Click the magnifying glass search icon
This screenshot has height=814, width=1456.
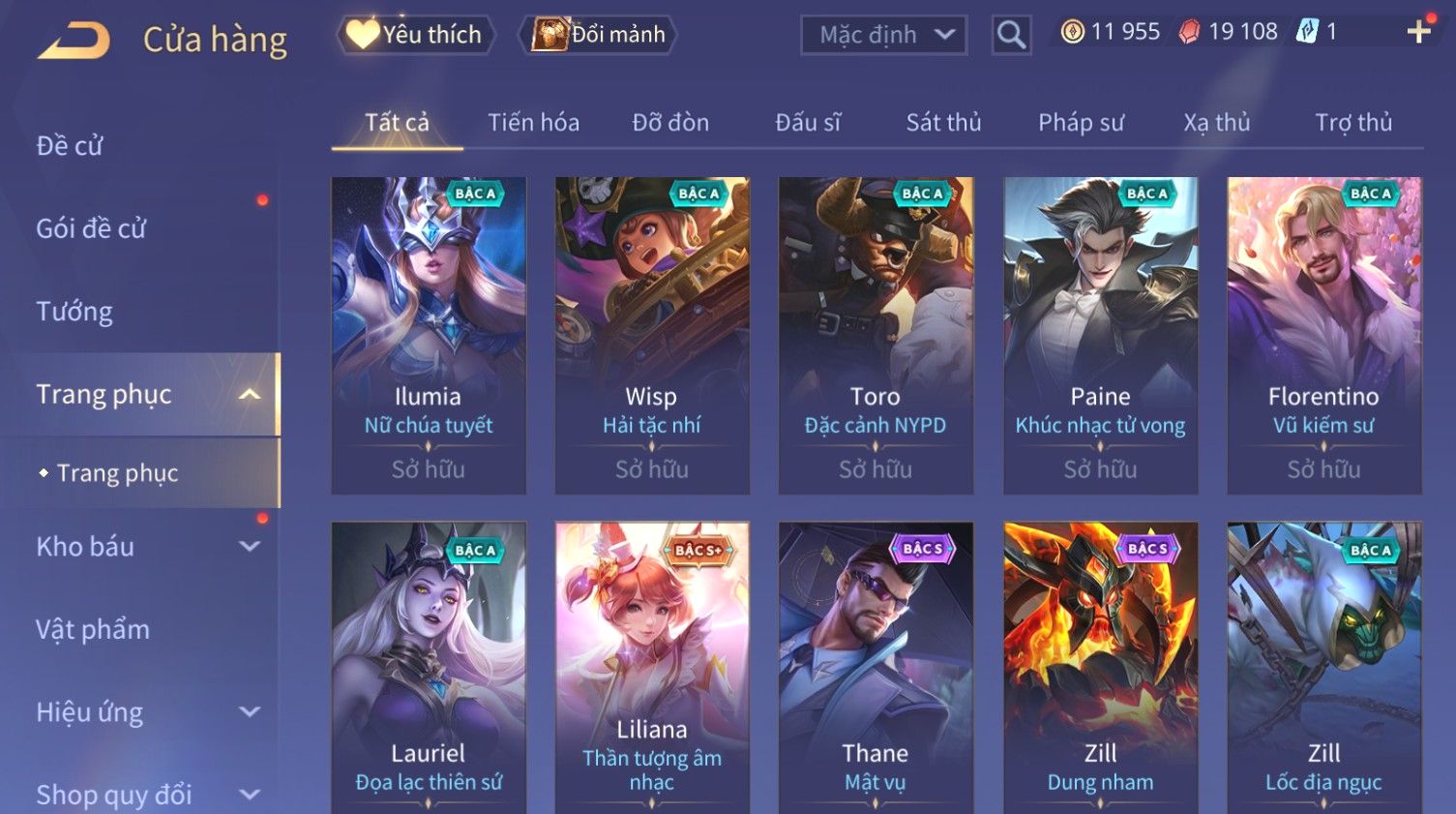pos(1011,36)
